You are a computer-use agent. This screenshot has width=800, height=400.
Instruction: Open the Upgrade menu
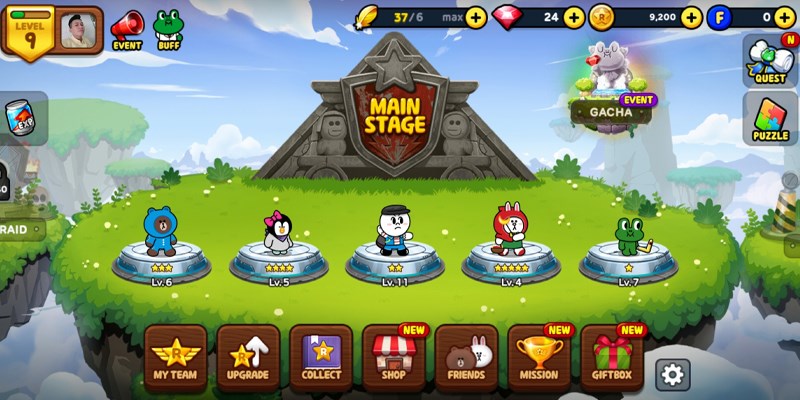coord(248,358)
